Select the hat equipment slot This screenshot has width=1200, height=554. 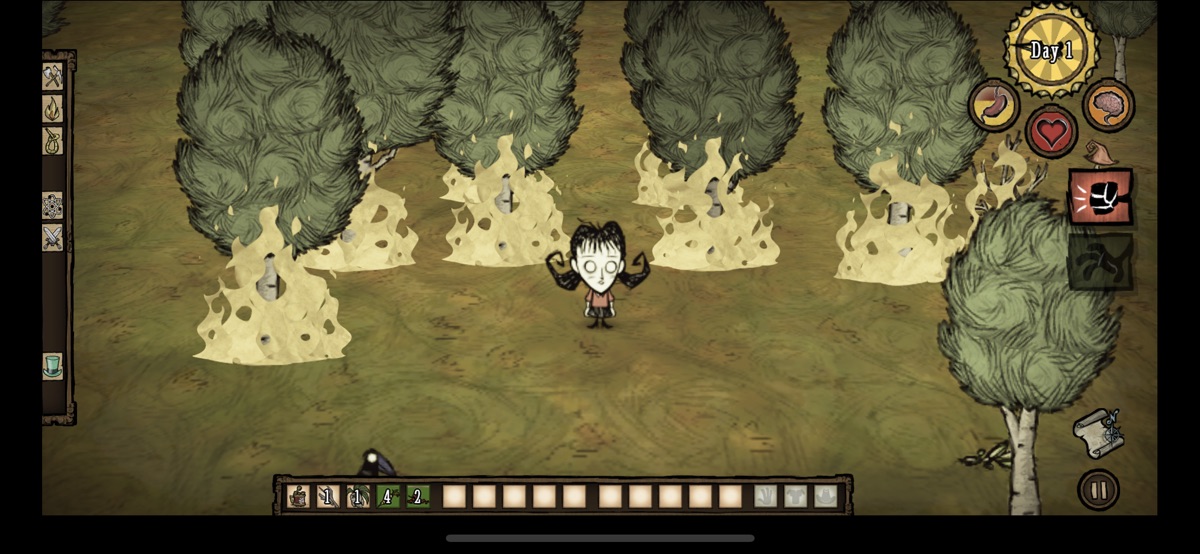click(825, 496)
